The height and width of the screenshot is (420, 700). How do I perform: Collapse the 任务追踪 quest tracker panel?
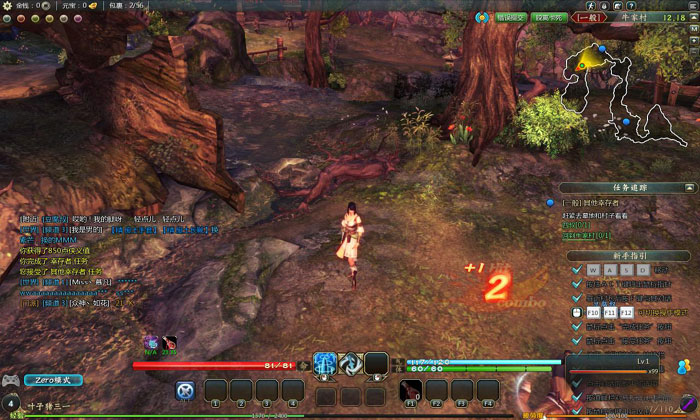(689, 187)
